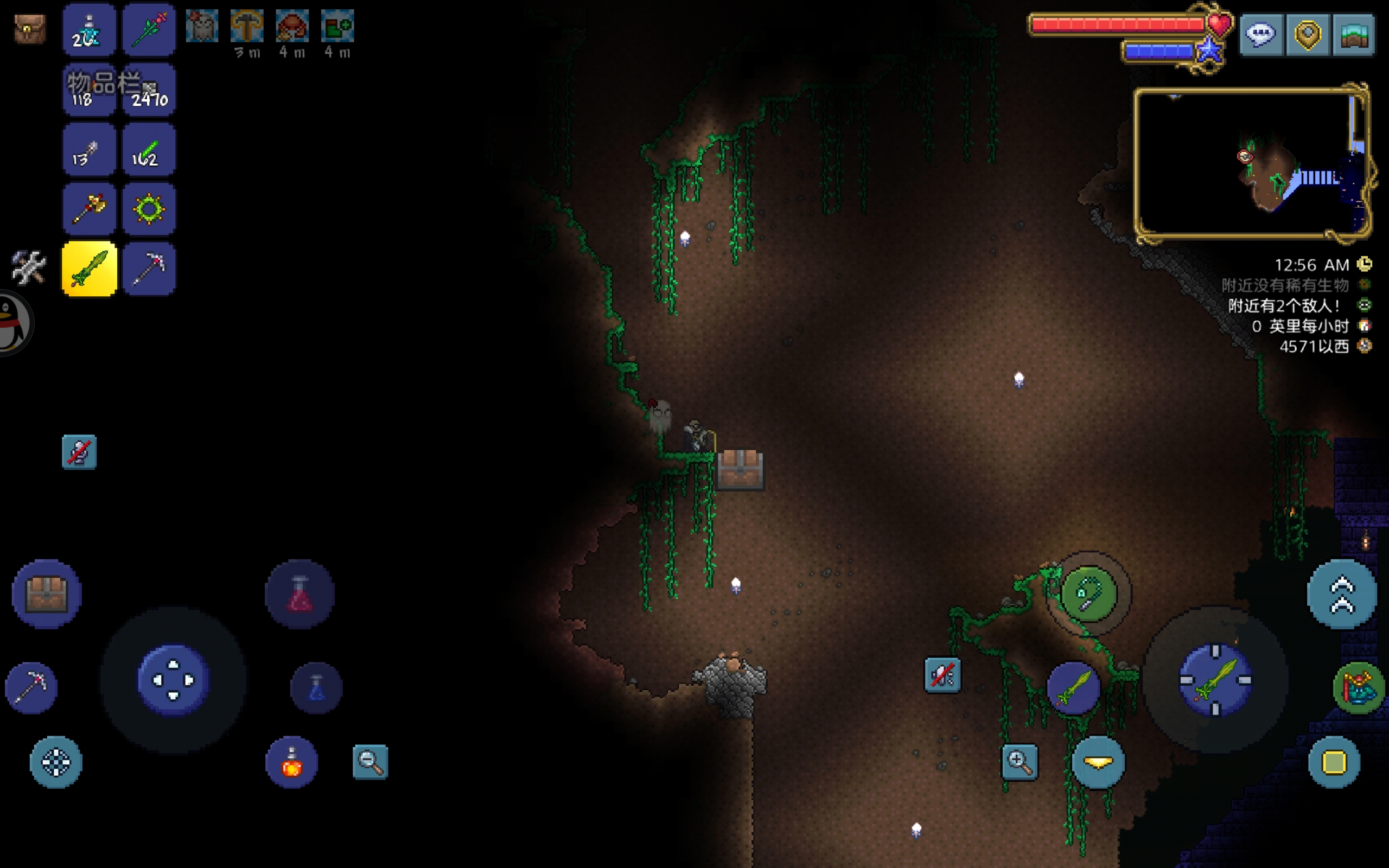Screen dimensions: 1389x868
Task: Select the green sword hotbar slot
Action: coord(90,269)
